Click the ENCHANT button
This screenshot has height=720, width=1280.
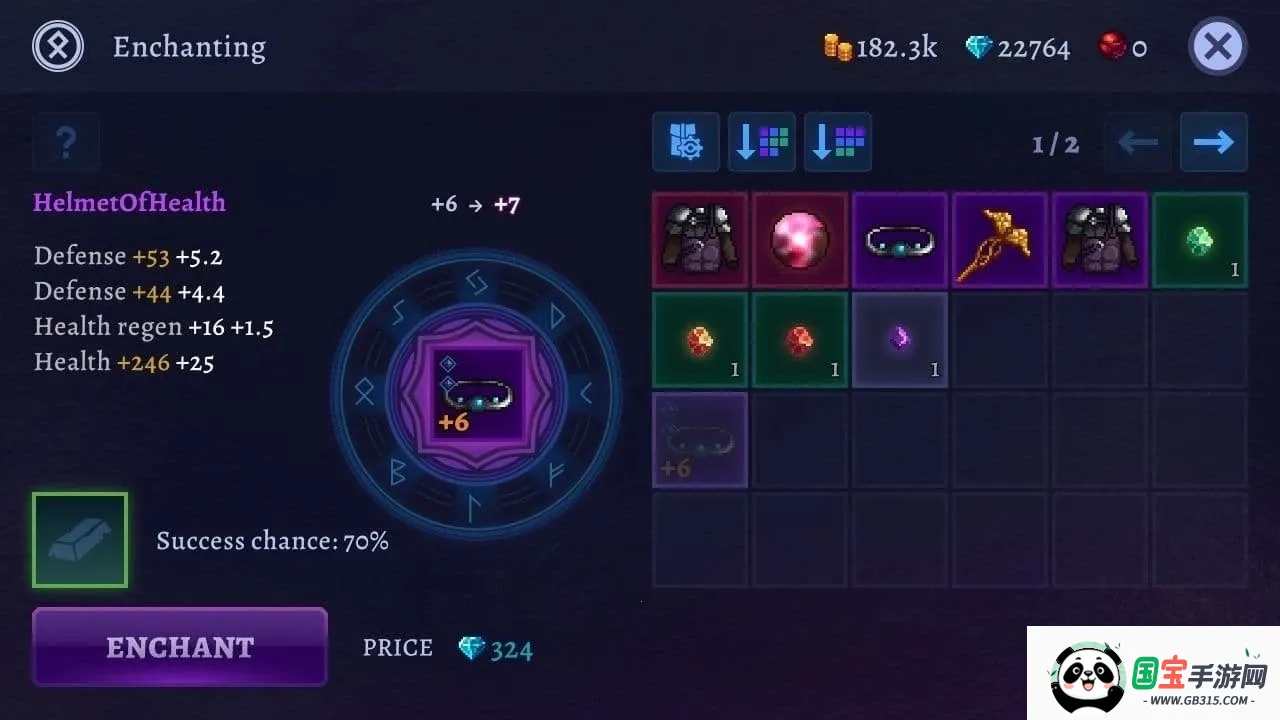click(x=180, y=647)
